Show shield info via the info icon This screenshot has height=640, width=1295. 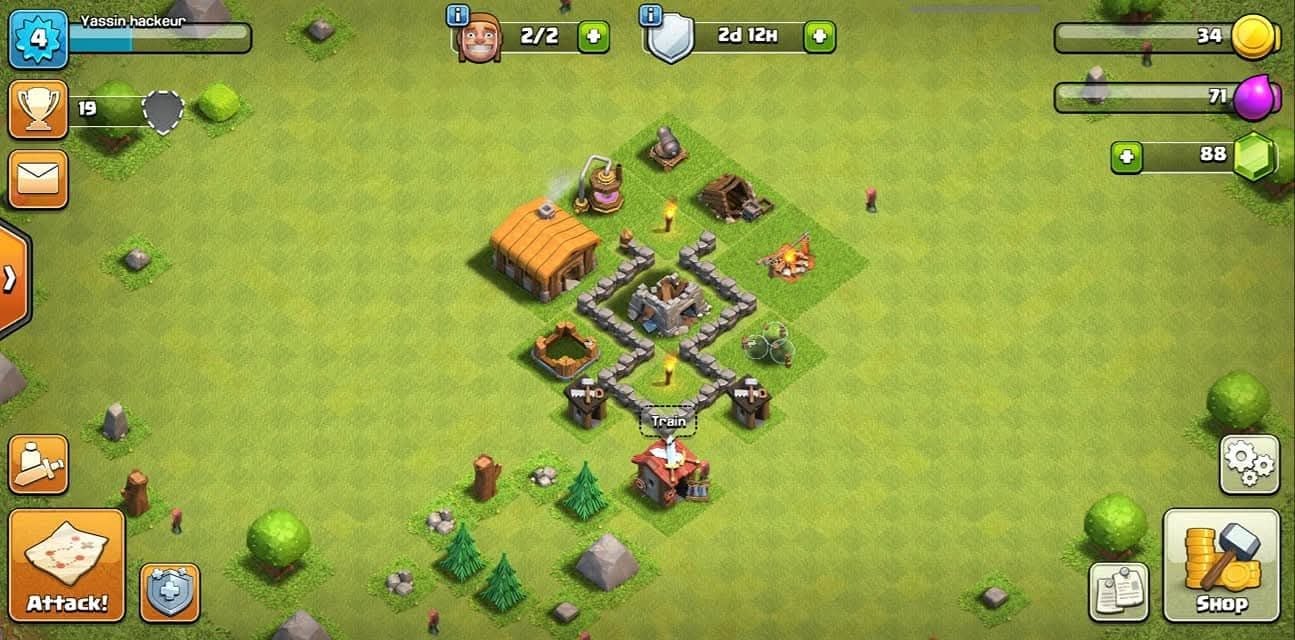(652, 15)
